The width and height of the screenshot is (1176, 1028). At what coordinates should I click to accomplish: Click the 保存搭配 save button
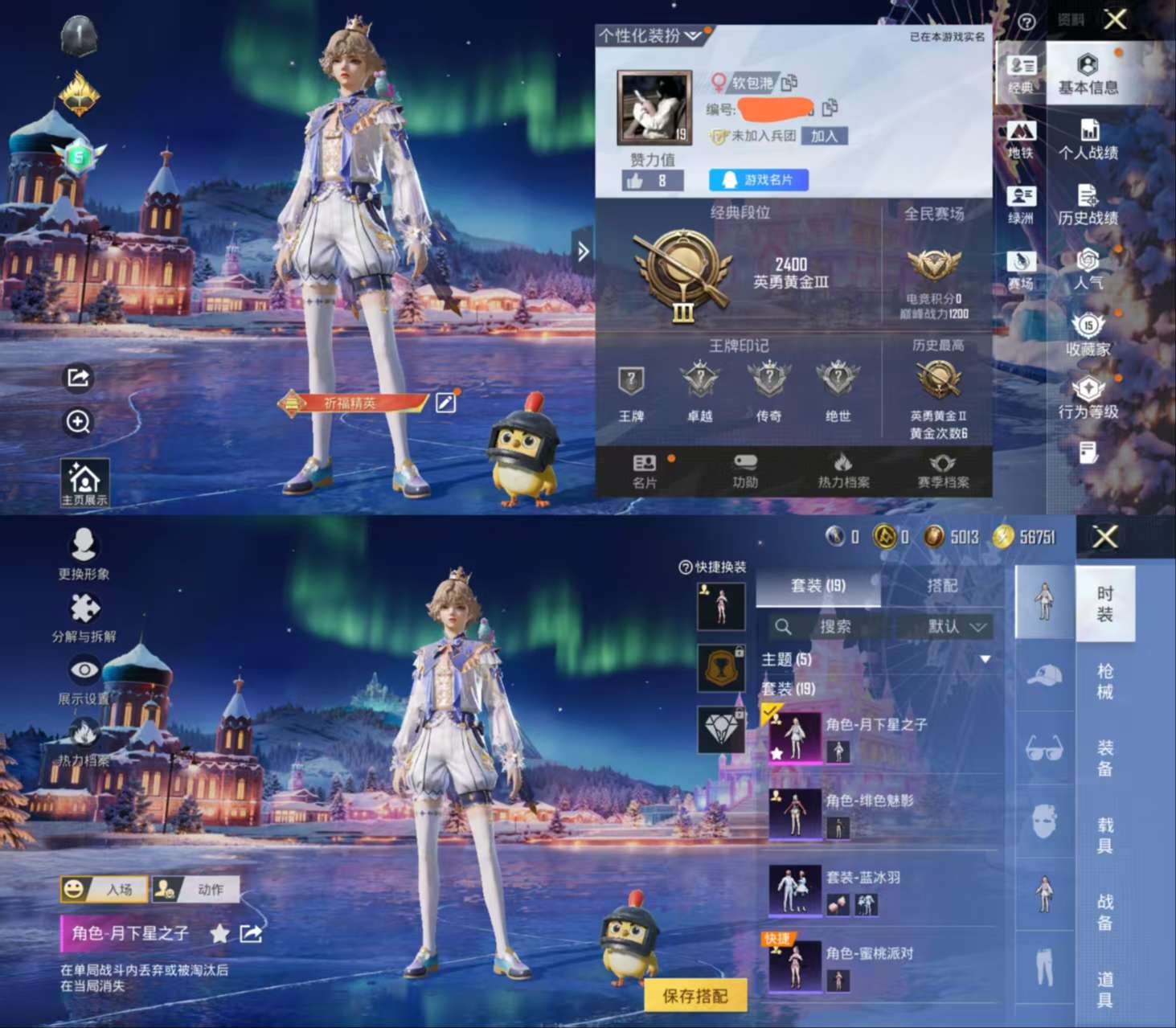click(x=696, y=995)
